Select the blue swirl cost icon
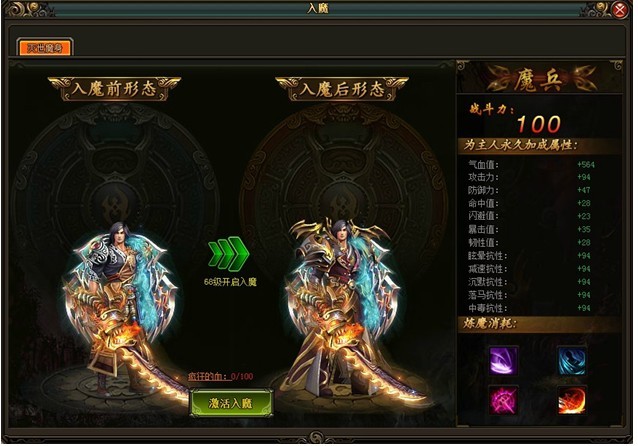638x446 pixels. [x=572, y=359]
